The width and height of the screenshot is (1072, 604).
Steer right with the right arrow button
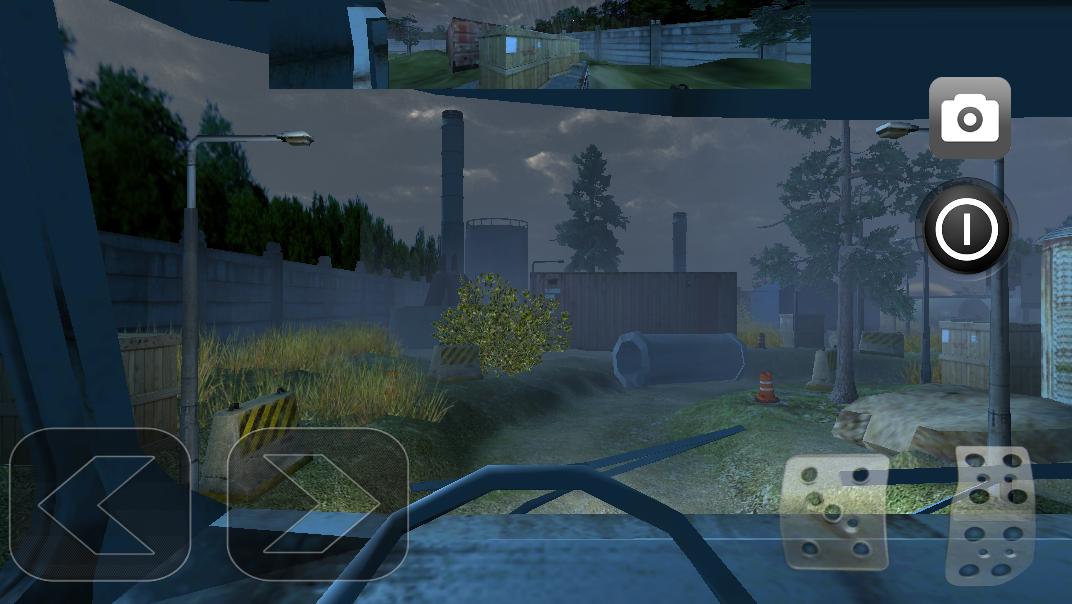coord(317,504)
